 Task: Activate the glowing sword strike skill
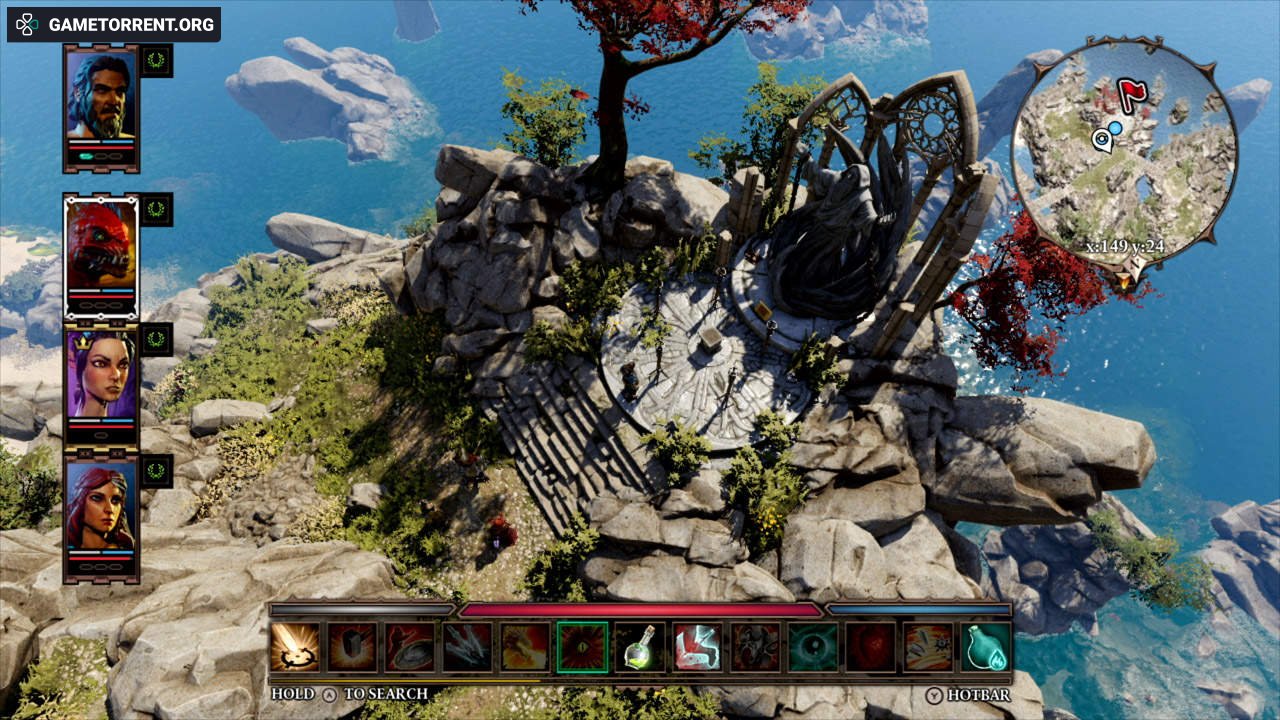point(295,647)
